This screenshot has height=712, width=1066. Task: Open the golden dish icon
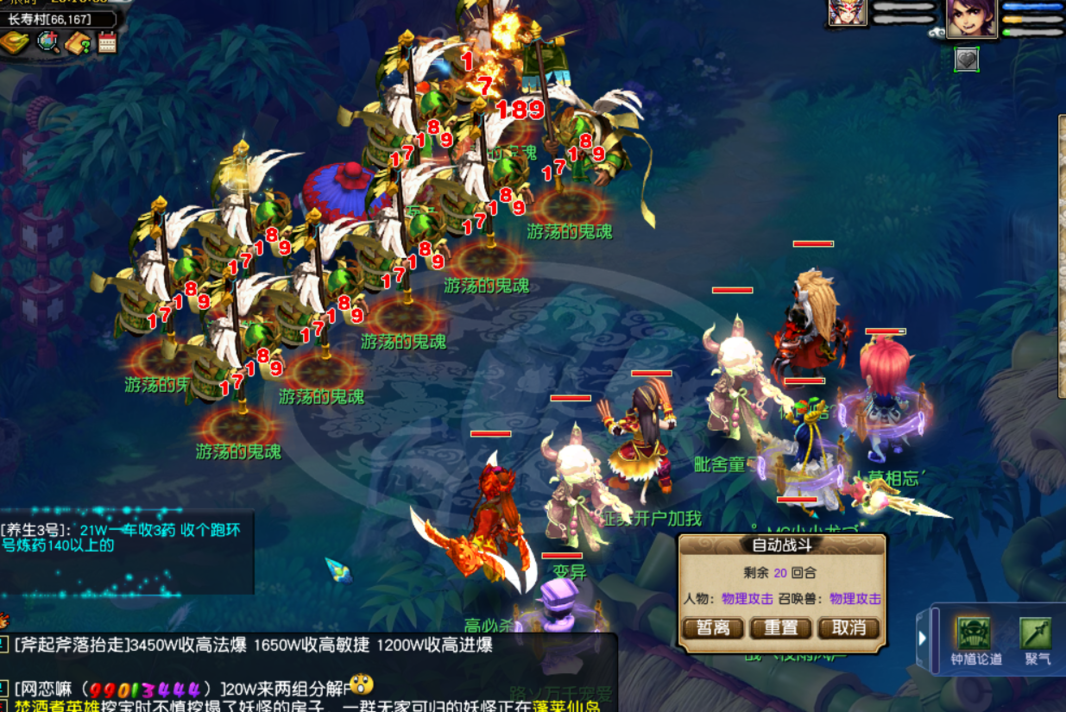[x=15, y=42]
